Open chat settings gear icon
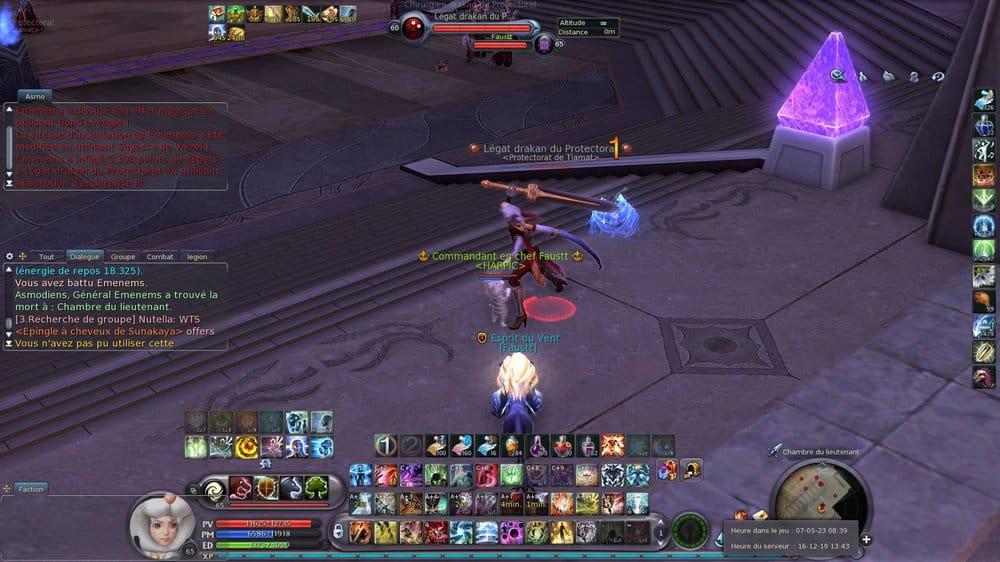Viewport: 1000px width, 562px height. [x=9, y=257]
